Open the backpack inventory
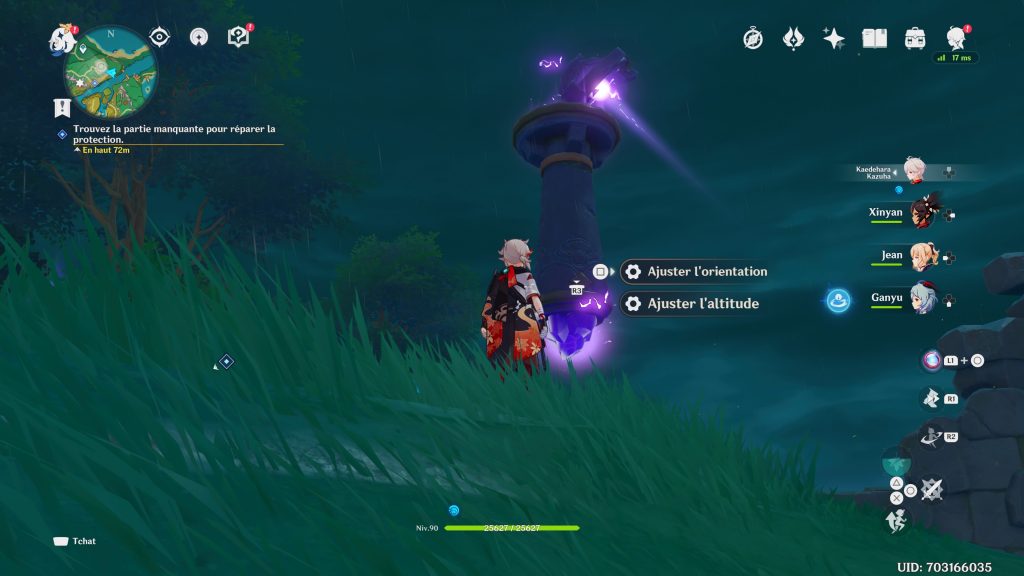 pyautogui.click(x=915, y=39)
